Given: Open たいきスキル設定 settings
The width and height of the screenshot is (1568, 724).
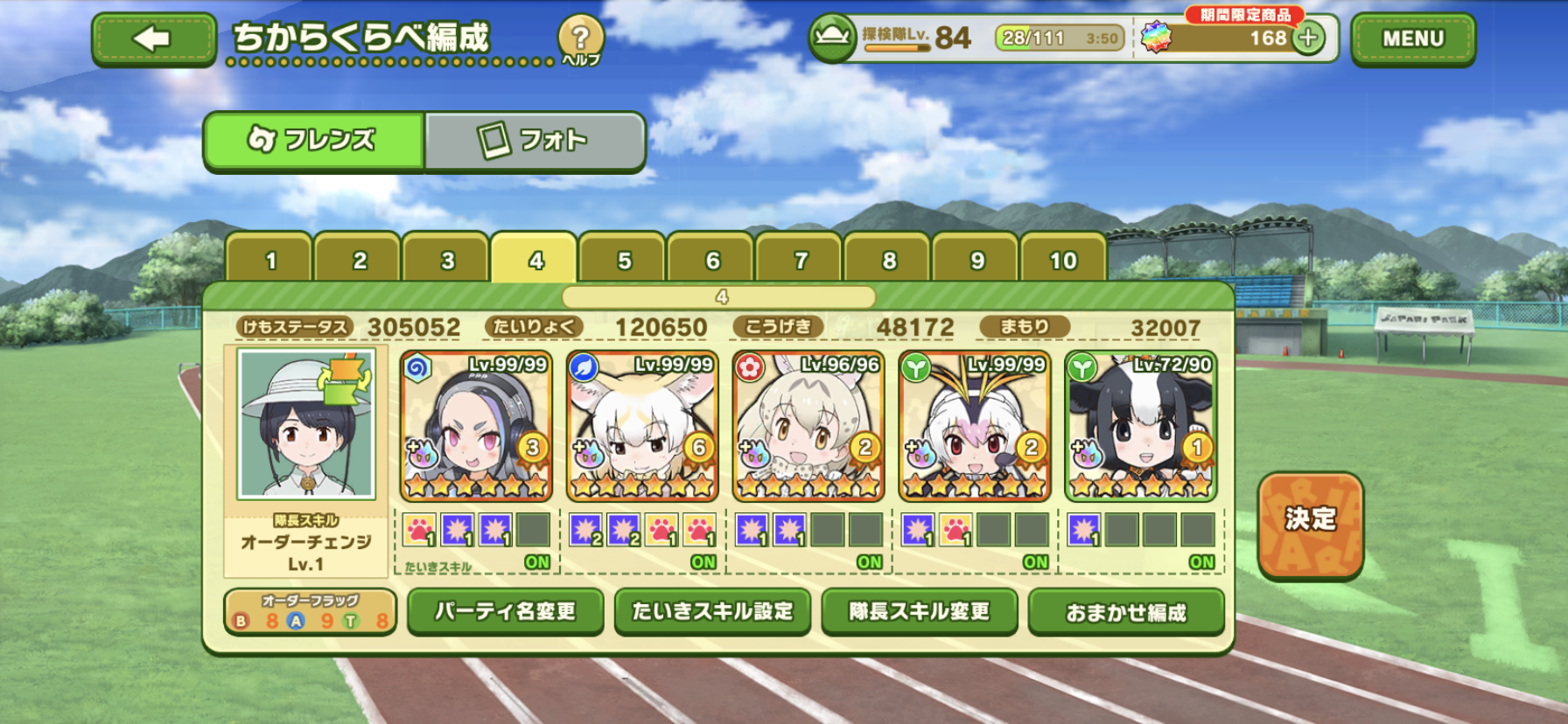Looking at the screenshot, I should pyautogui.click(x=712, y=611).
